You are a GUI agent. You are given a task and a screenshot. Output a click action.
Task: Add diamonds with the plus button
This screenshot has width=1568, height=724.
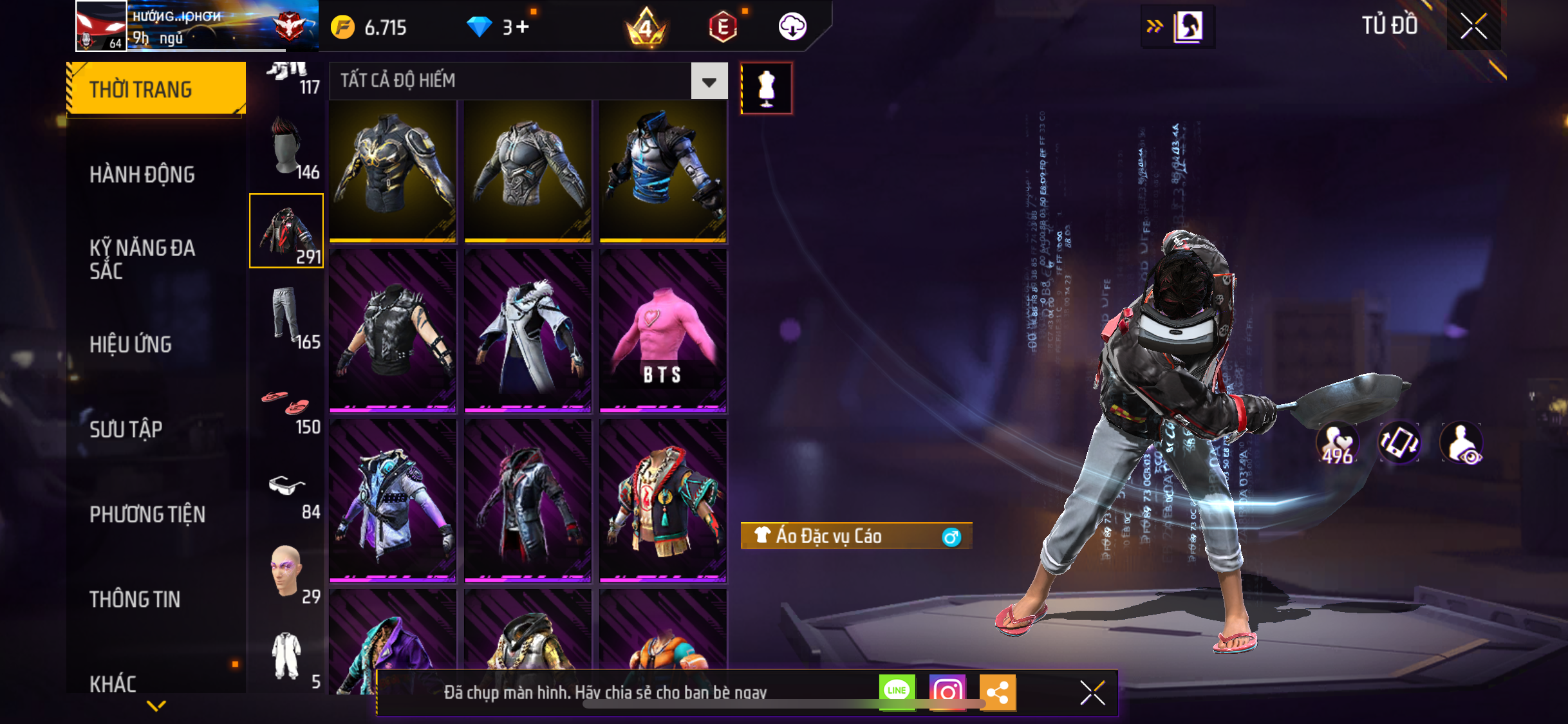tap(522, 27)
